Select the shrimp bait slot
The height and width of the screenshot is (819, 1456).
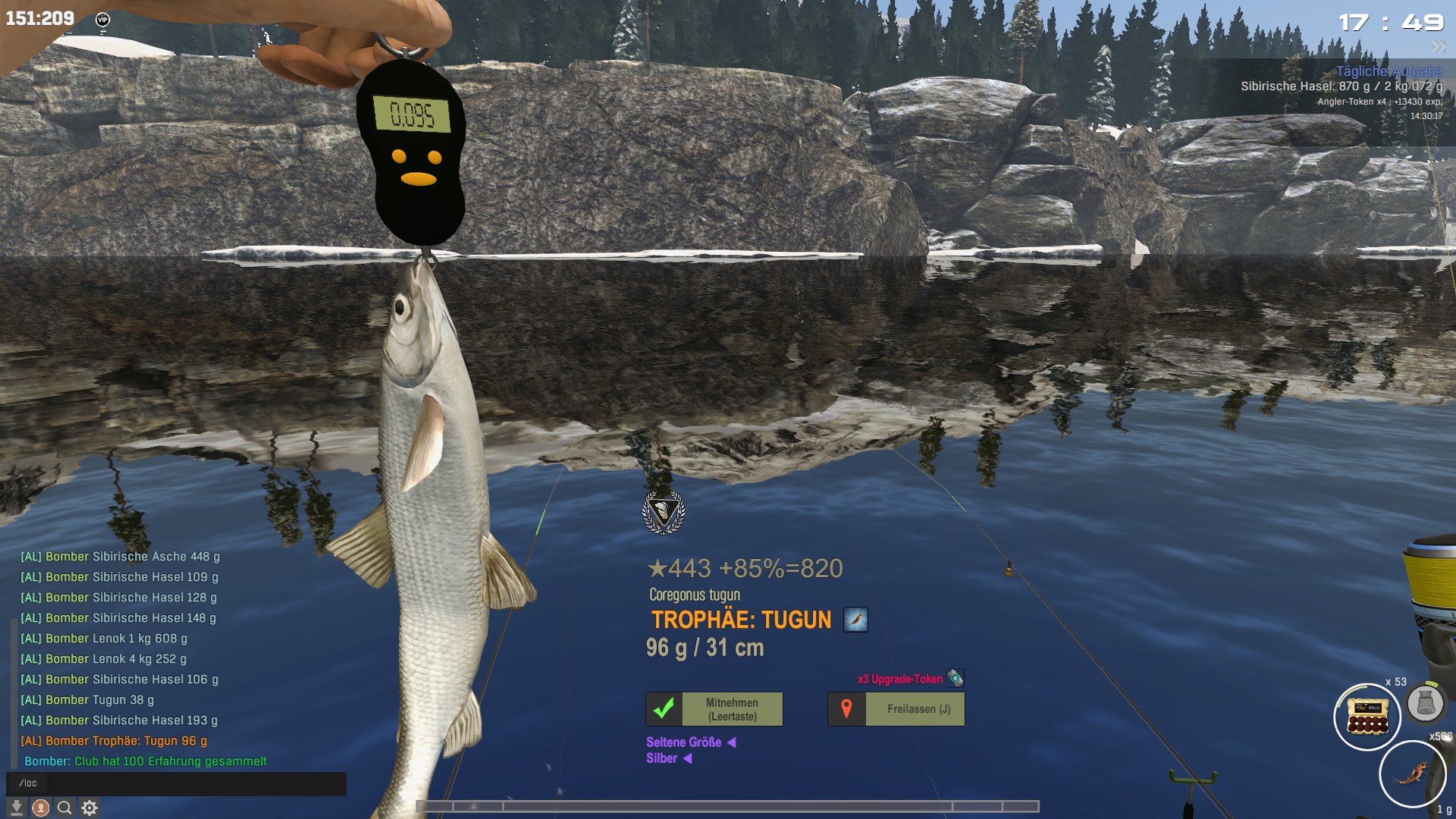[1412, 774]
